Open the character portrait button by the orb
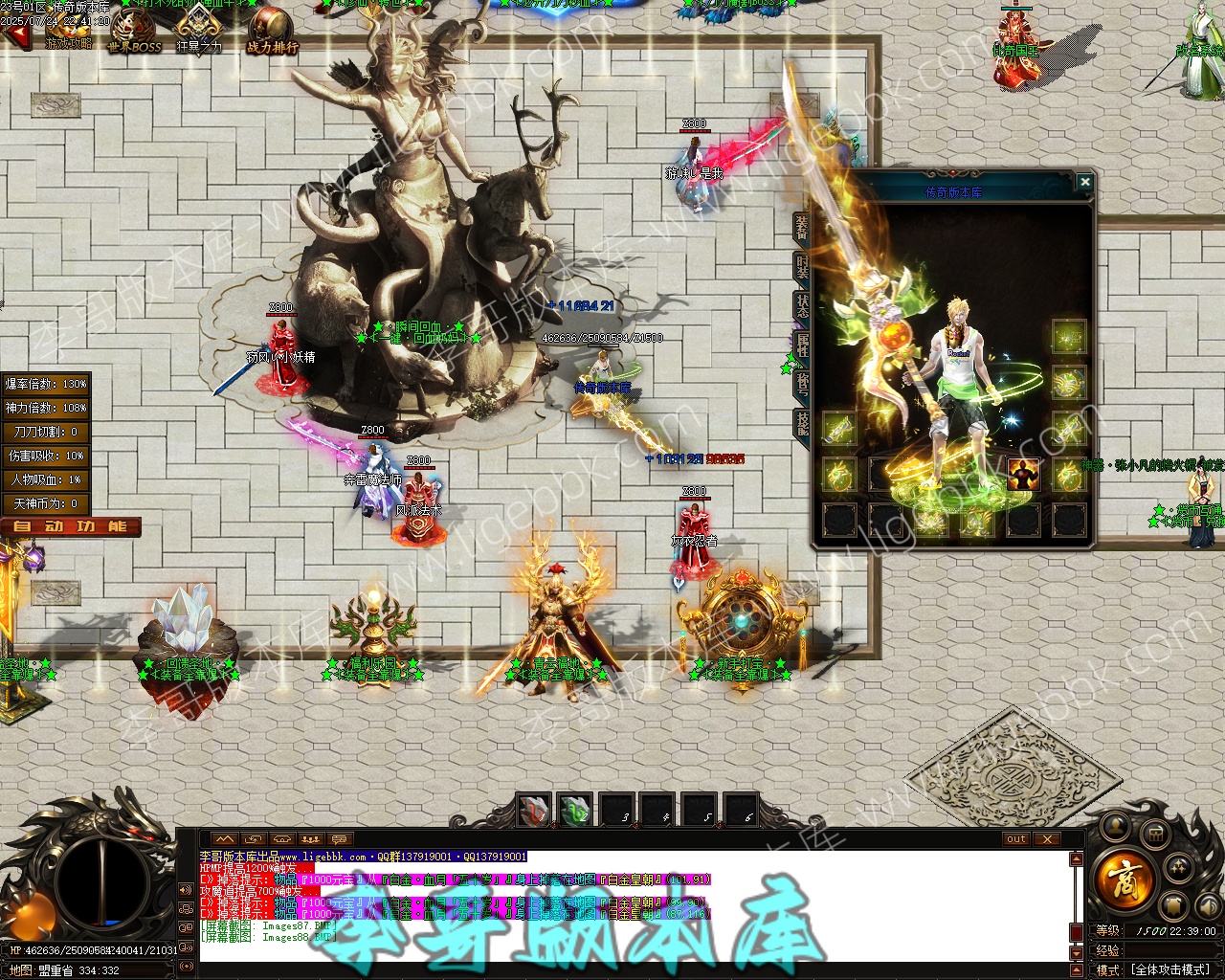 (1113, 827)
